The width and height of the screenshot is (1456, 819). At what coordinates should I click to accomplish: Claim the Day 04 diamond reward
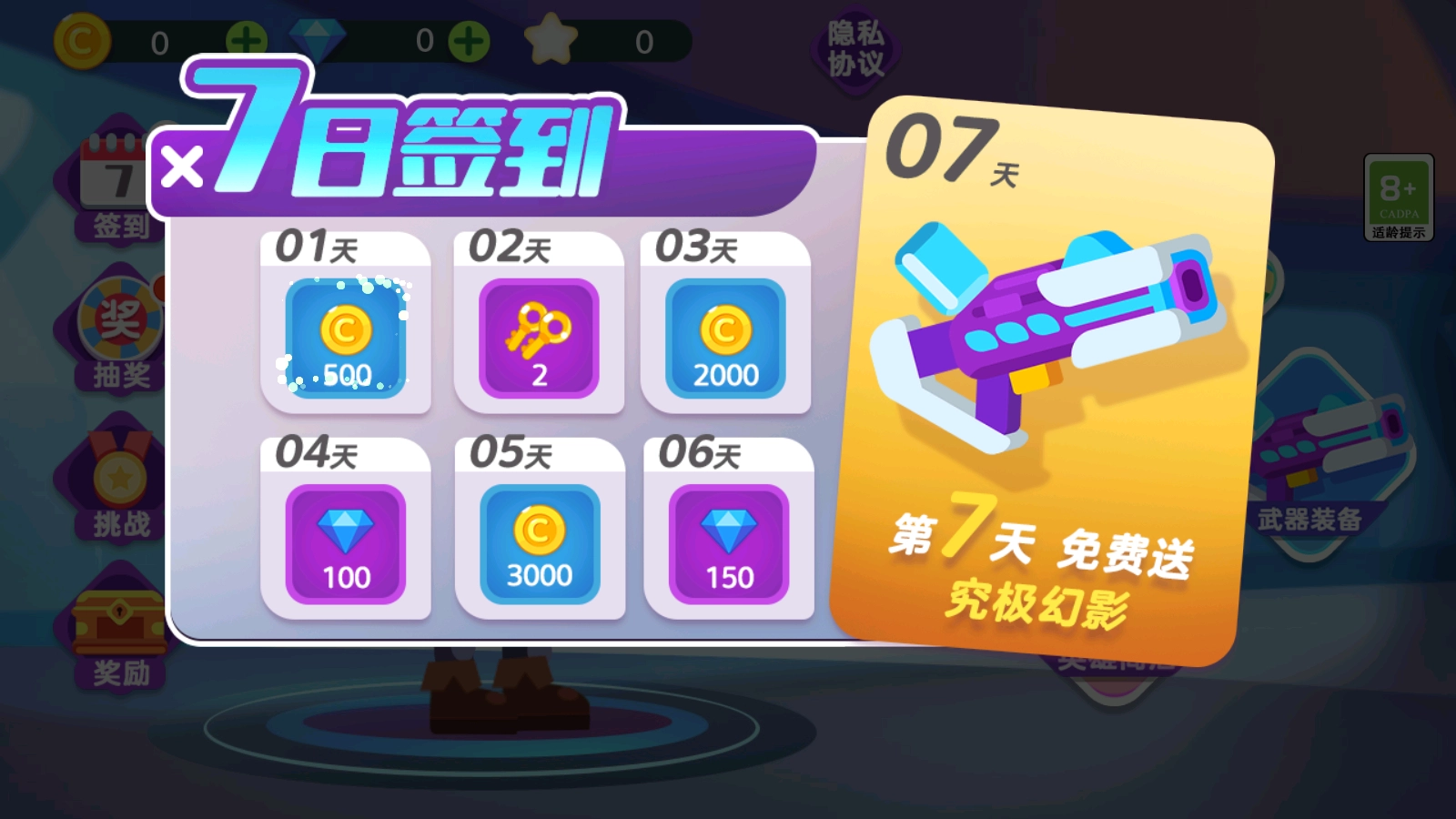point(346,541)
